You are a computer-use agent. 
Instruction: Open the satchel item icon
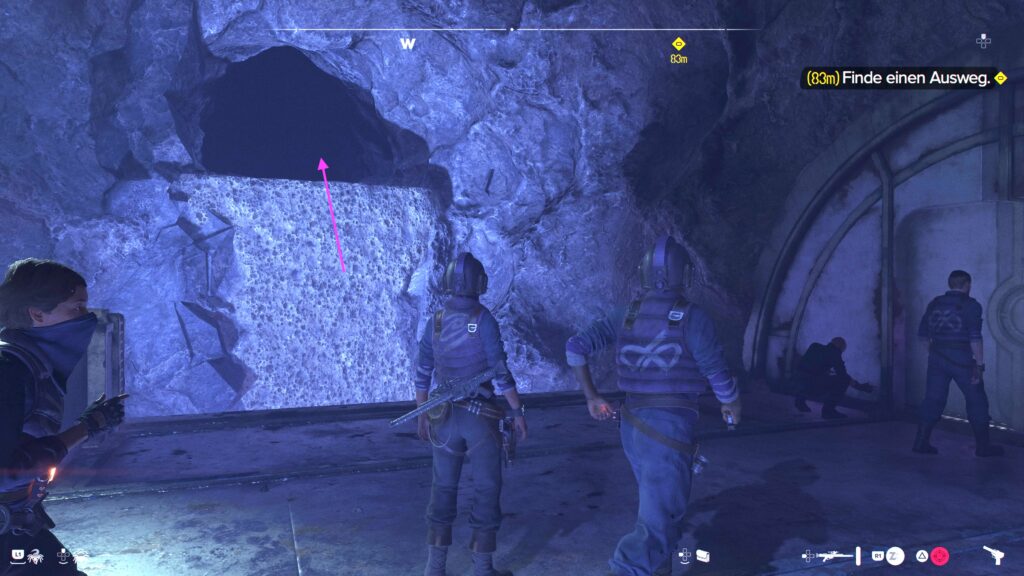point(703,555)
